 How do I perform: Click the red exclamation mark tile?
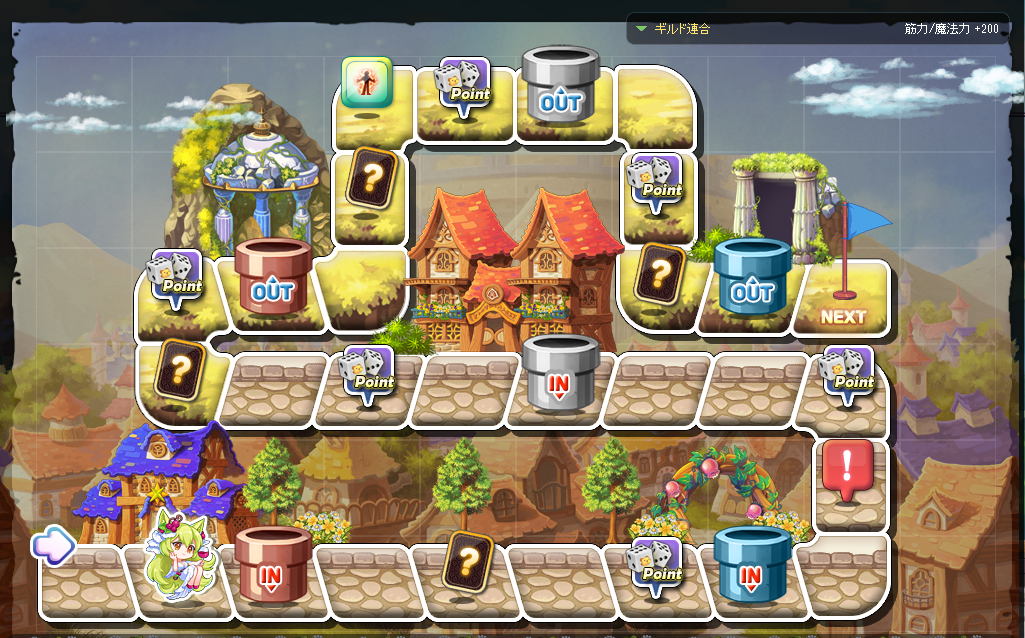click(x=848, y=472)
